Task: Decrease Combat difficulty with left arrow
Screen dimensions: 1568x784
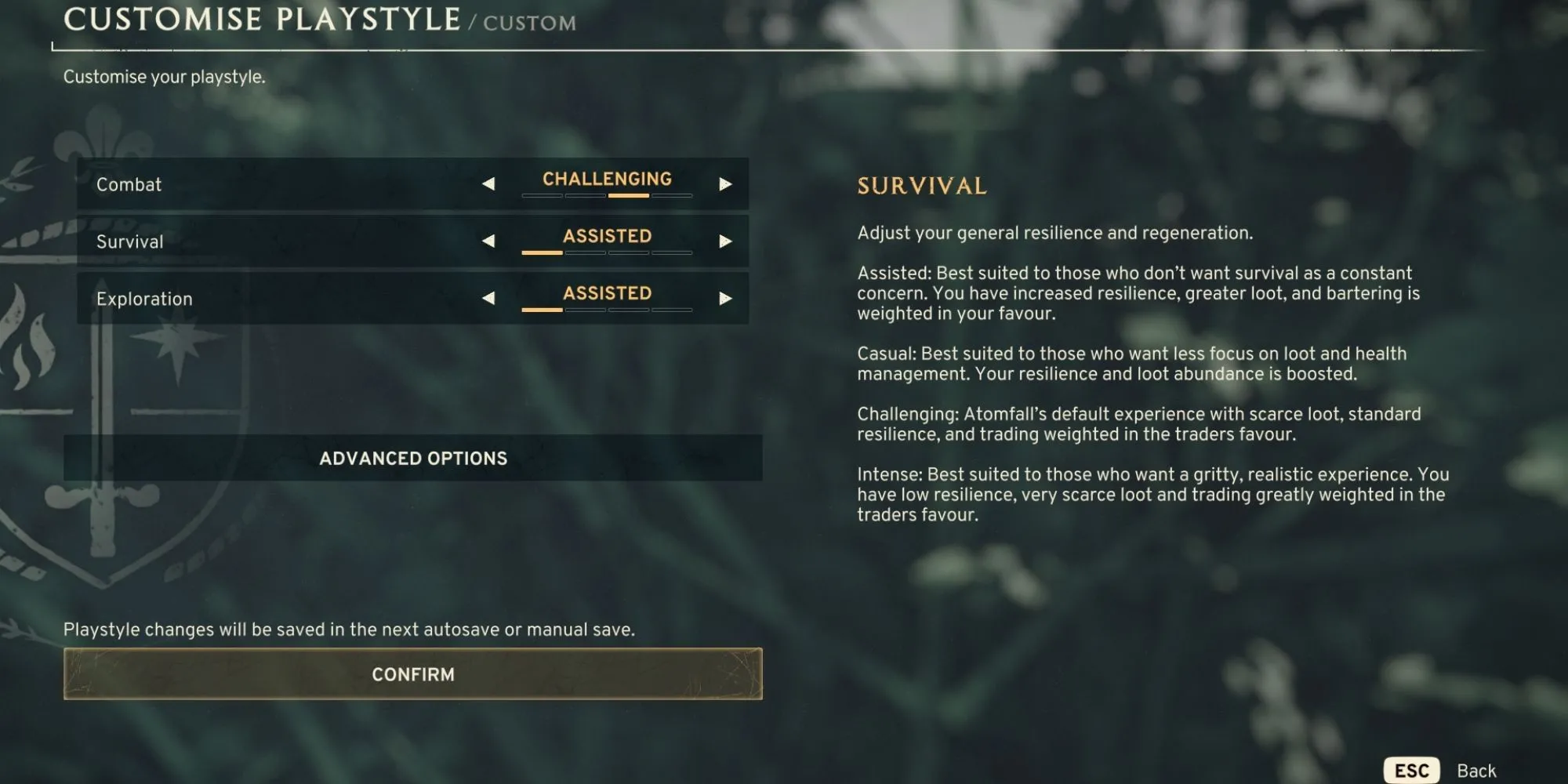Action: coord(488,184)
